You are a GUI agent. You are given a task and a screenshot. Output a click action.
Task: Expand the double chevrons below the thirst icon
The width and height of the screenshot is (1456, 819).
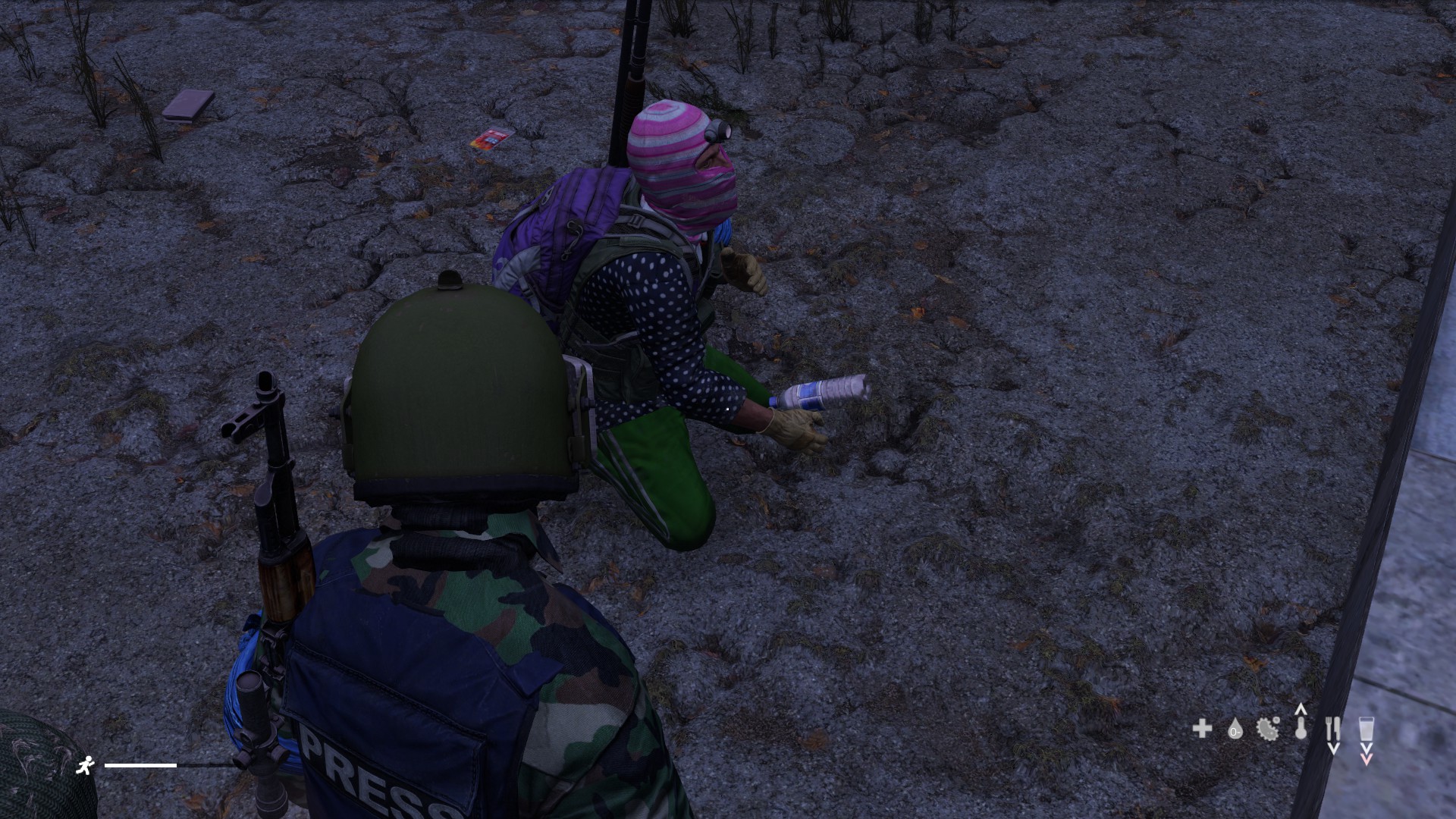1367,753
